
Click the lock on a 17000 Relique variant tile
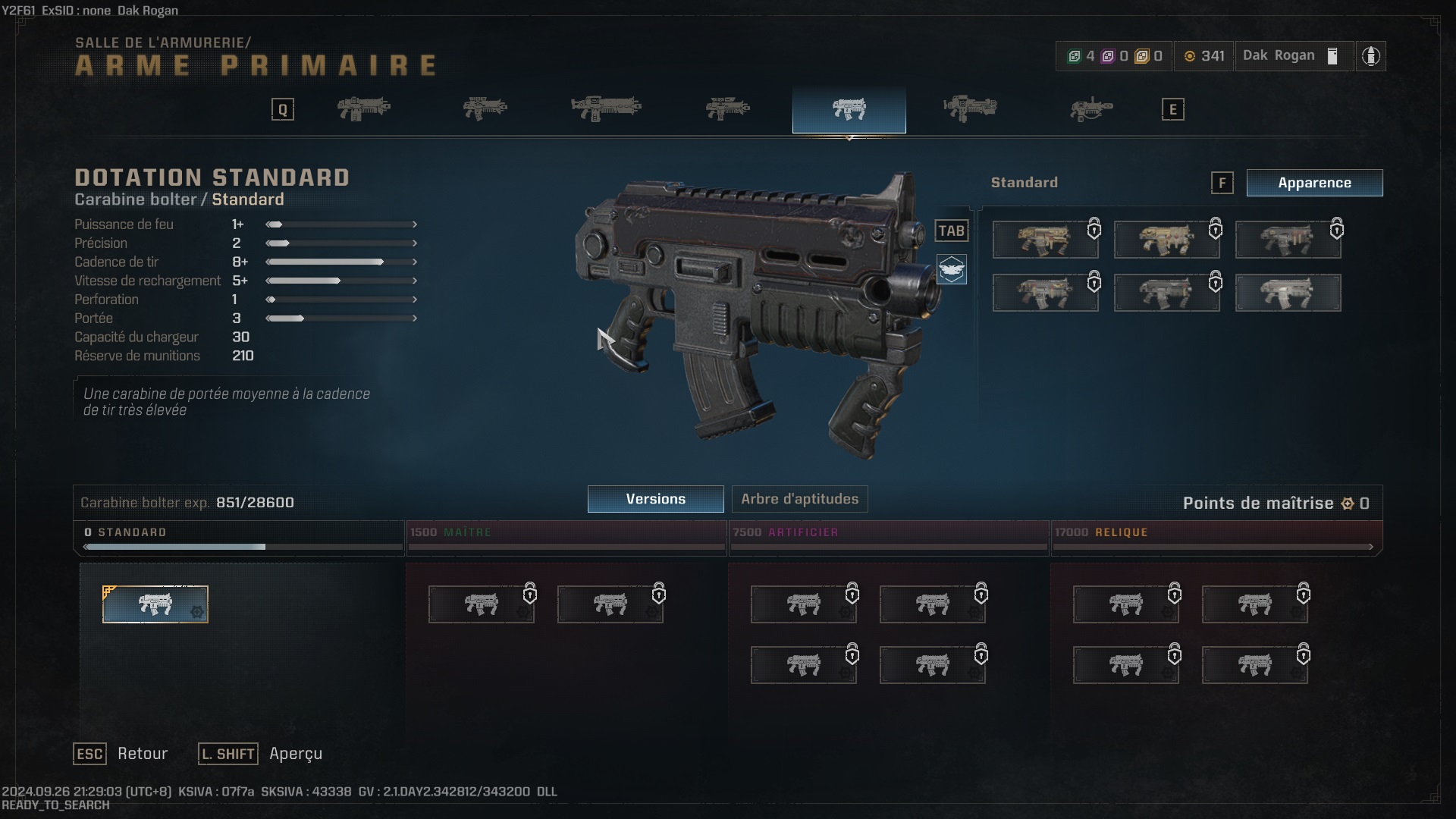coord(1176,595)
